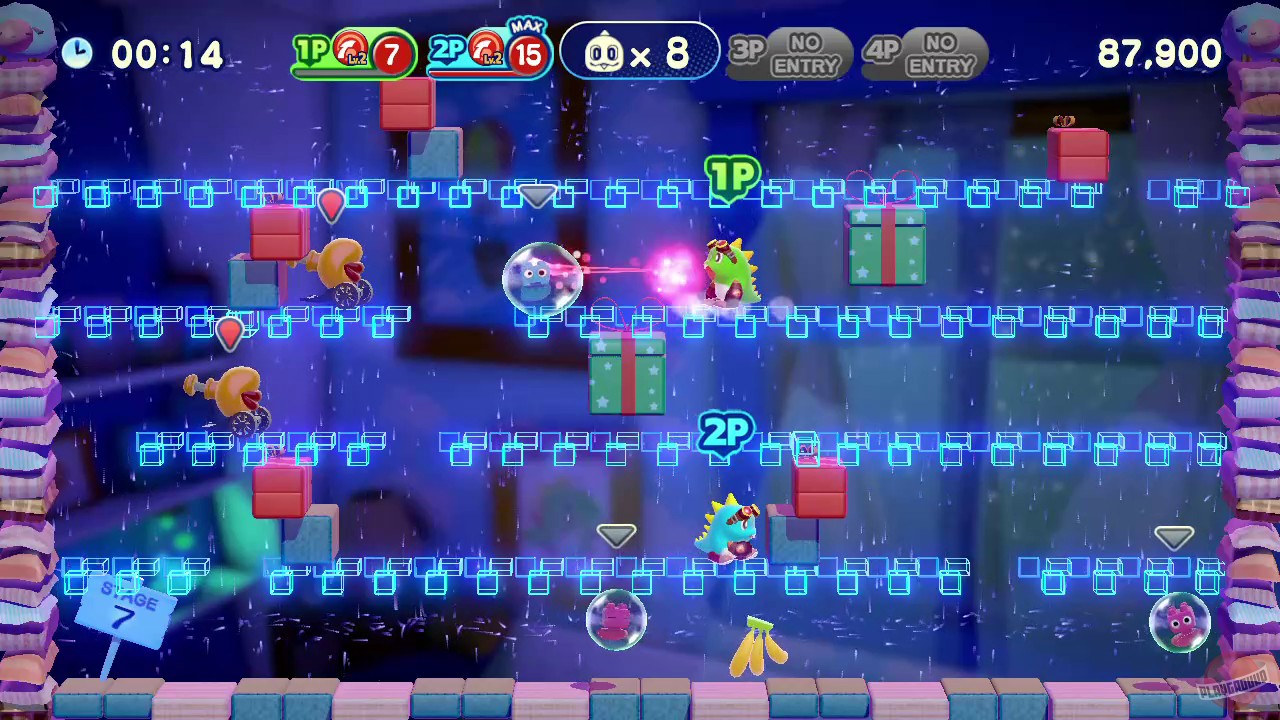Select the green 1P marker above the dragon
Image resolution: width=1280 pixels, height=720 pixels.
point(733,177)
